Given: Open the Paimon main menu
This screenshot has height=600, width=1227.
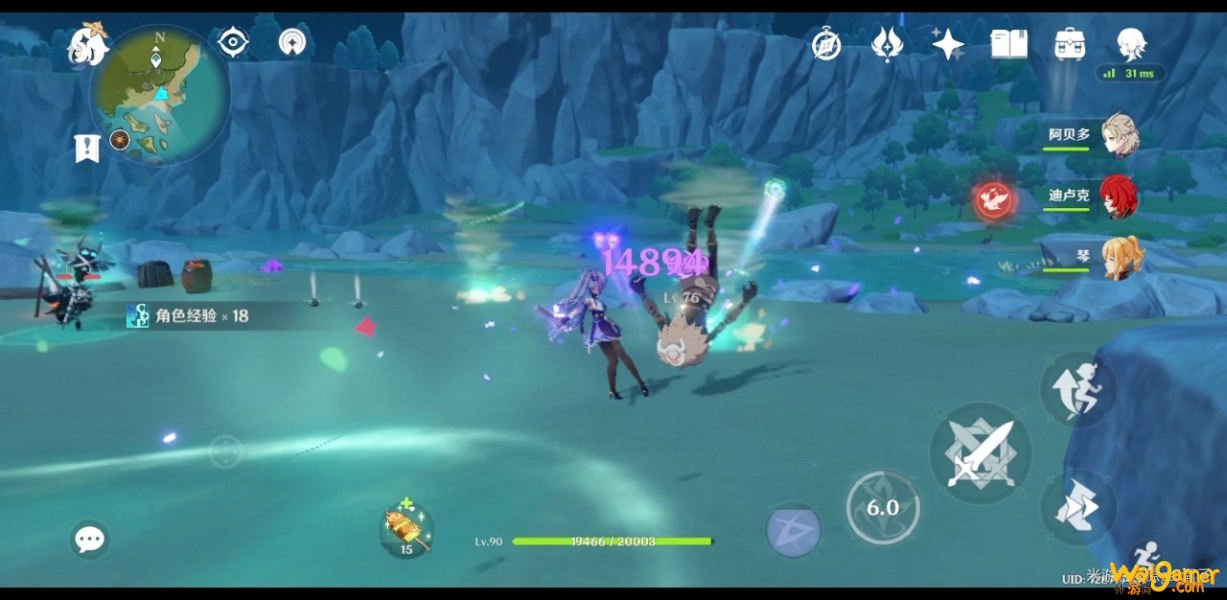Looking at the screenshot, I should click(x=85, y=45).
